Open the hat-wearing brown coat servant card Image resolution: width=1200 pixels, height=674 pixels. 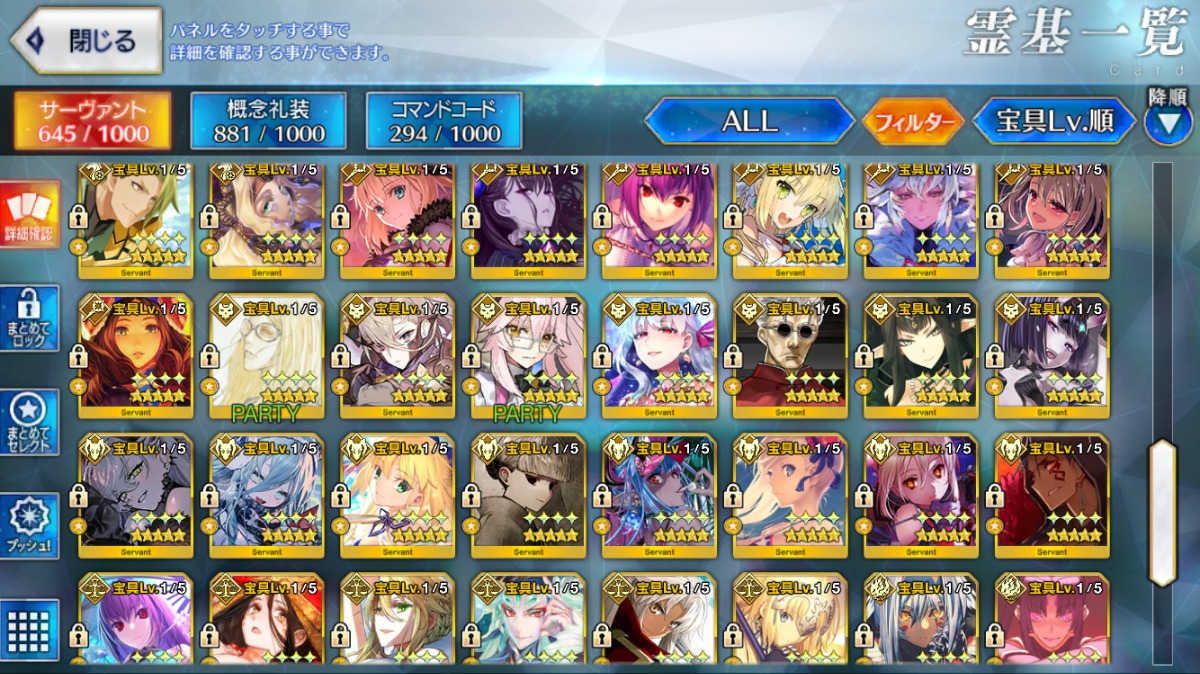527,494
